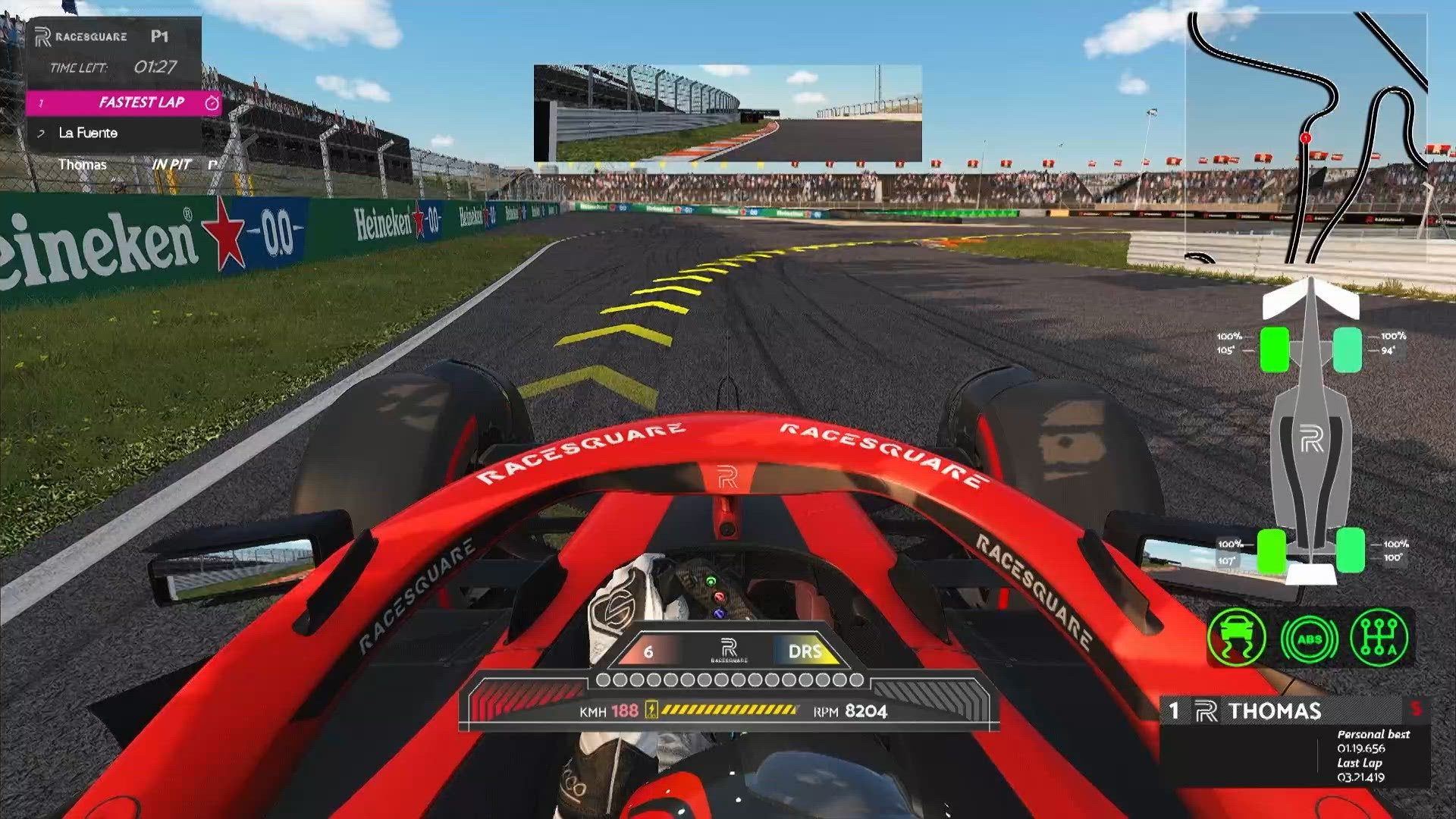
Task: Select La Fuente in the leaderboard
Action: coord(88,133)
